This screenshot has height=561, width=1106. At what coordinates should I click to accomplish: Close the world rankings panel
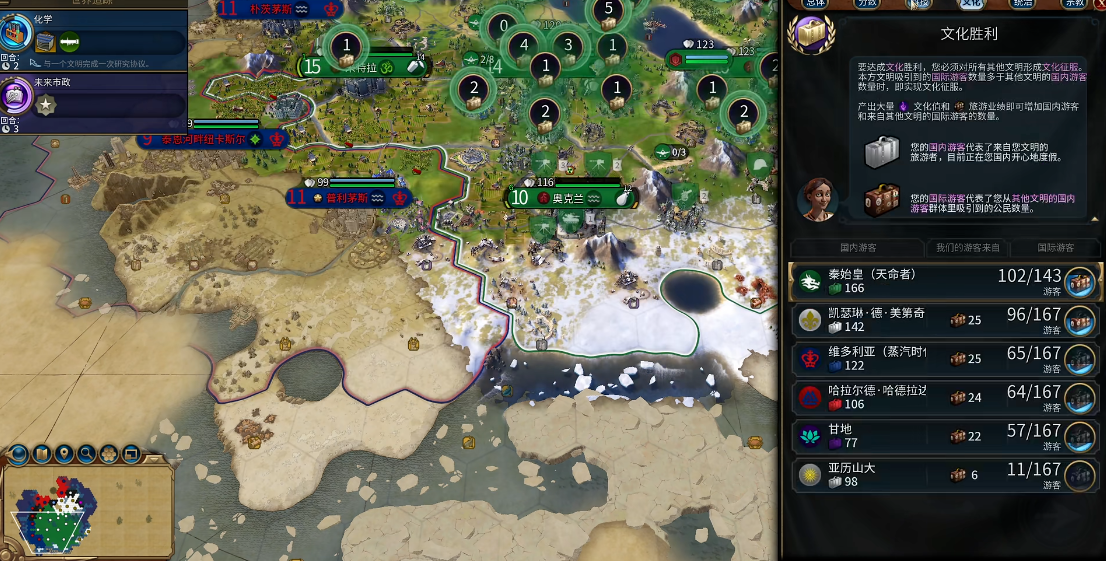[x=1098, y=4]
